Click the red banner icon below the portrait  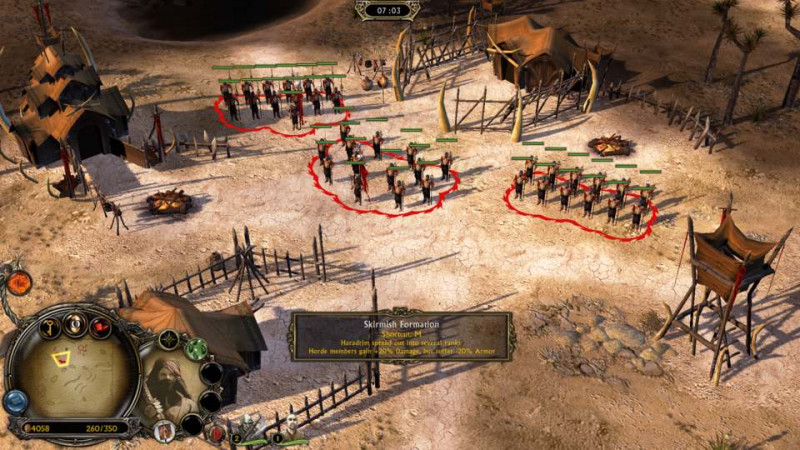tap(164, 431)
